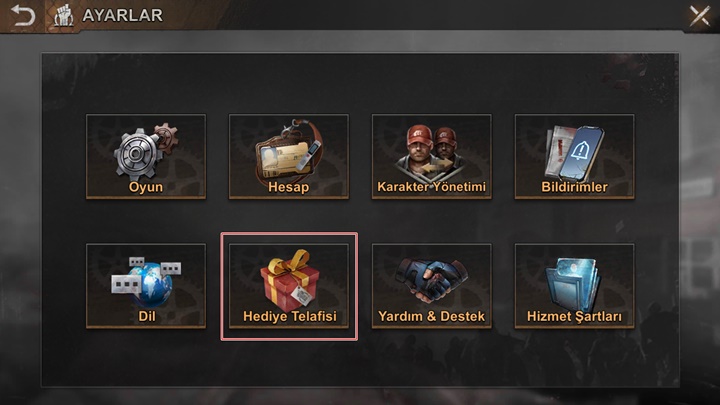Open the Oyun settings tile
The width and height of the screenshot is (720, 405).
[146, 157]
